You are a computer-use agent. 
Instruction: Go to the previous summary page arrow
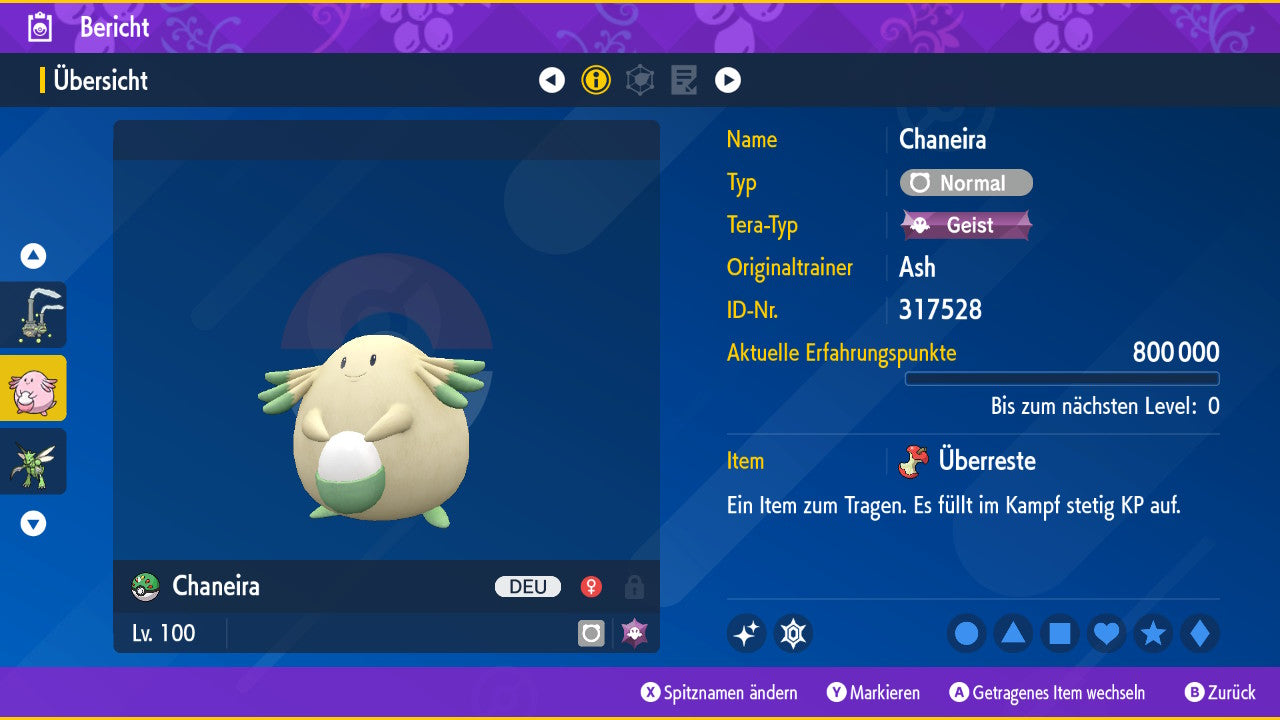[552, 80]
